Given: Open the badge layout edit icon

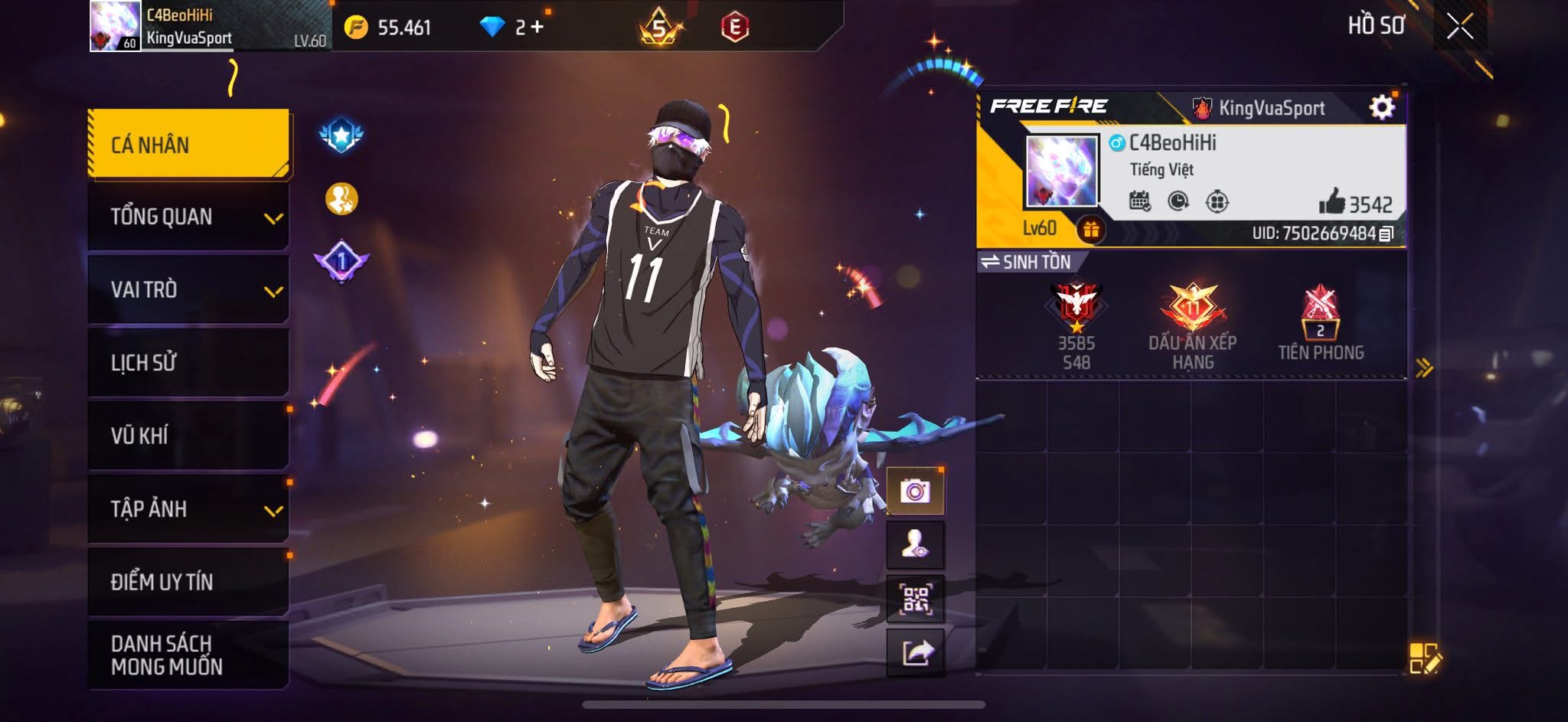Looking at the screenshot, I should point(1424,658).
